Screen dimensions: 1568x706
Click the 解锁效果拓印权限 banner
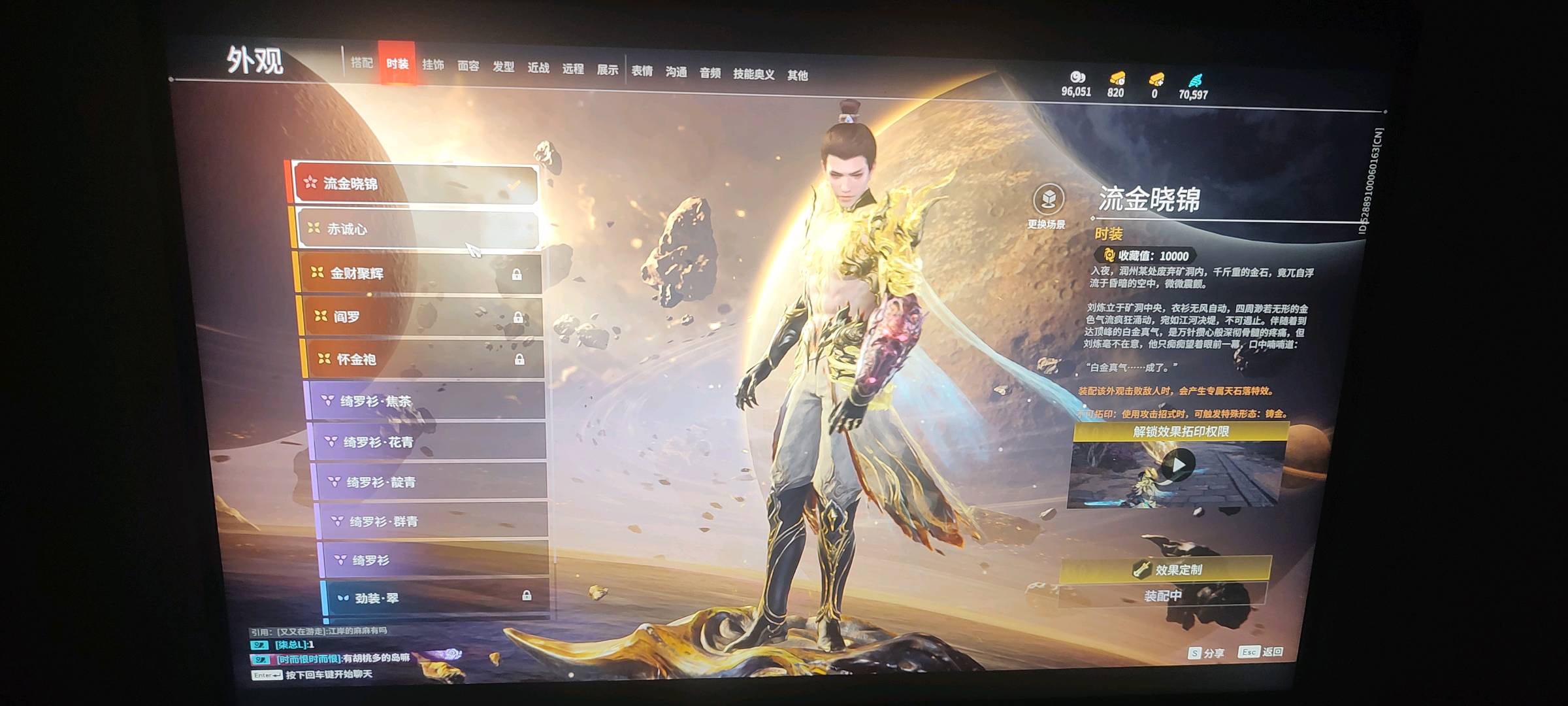point(1181,431)
